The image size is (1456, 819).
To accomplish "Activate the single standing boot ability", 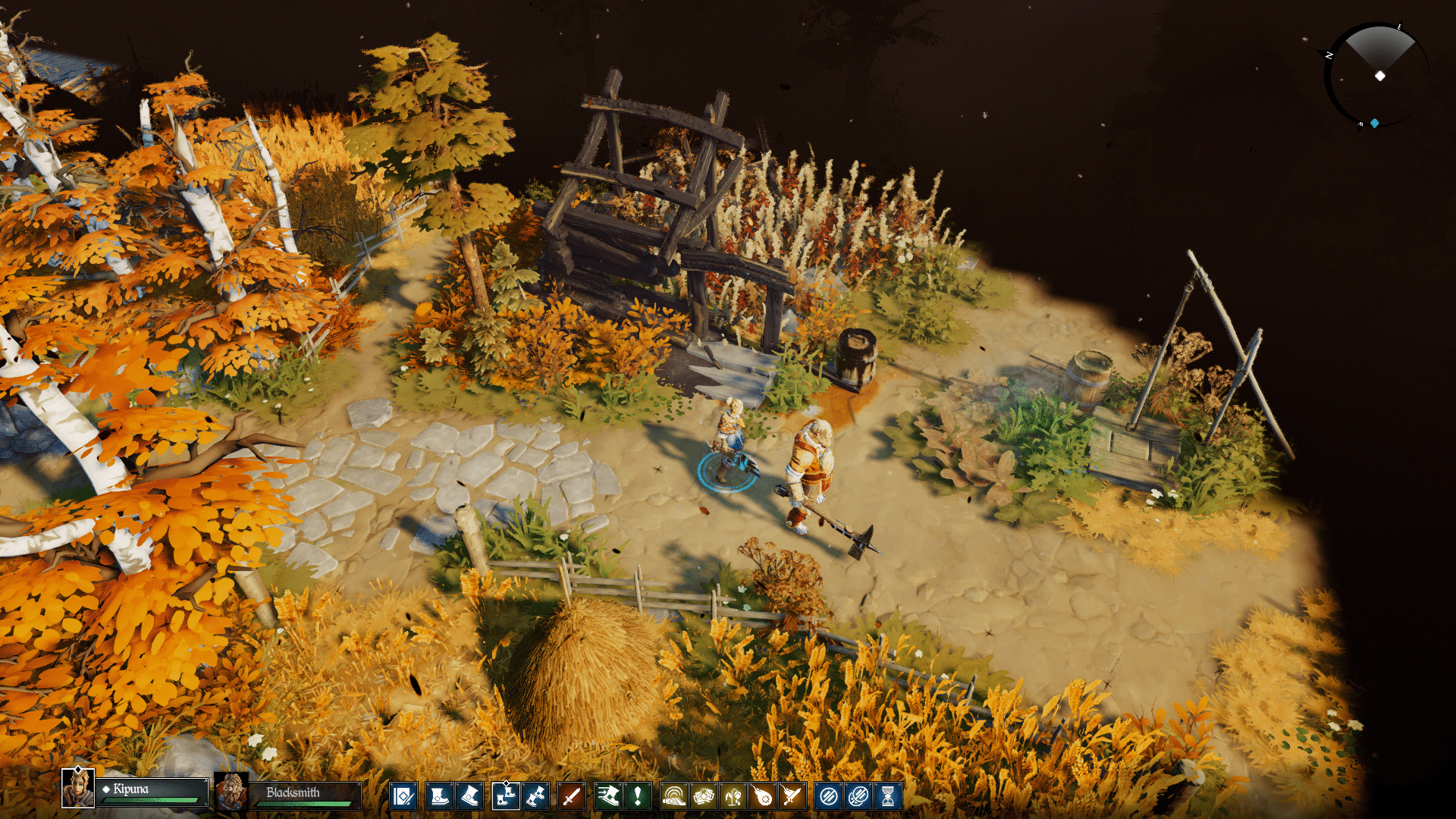I will pyautogui.click(x=439, y=796).
